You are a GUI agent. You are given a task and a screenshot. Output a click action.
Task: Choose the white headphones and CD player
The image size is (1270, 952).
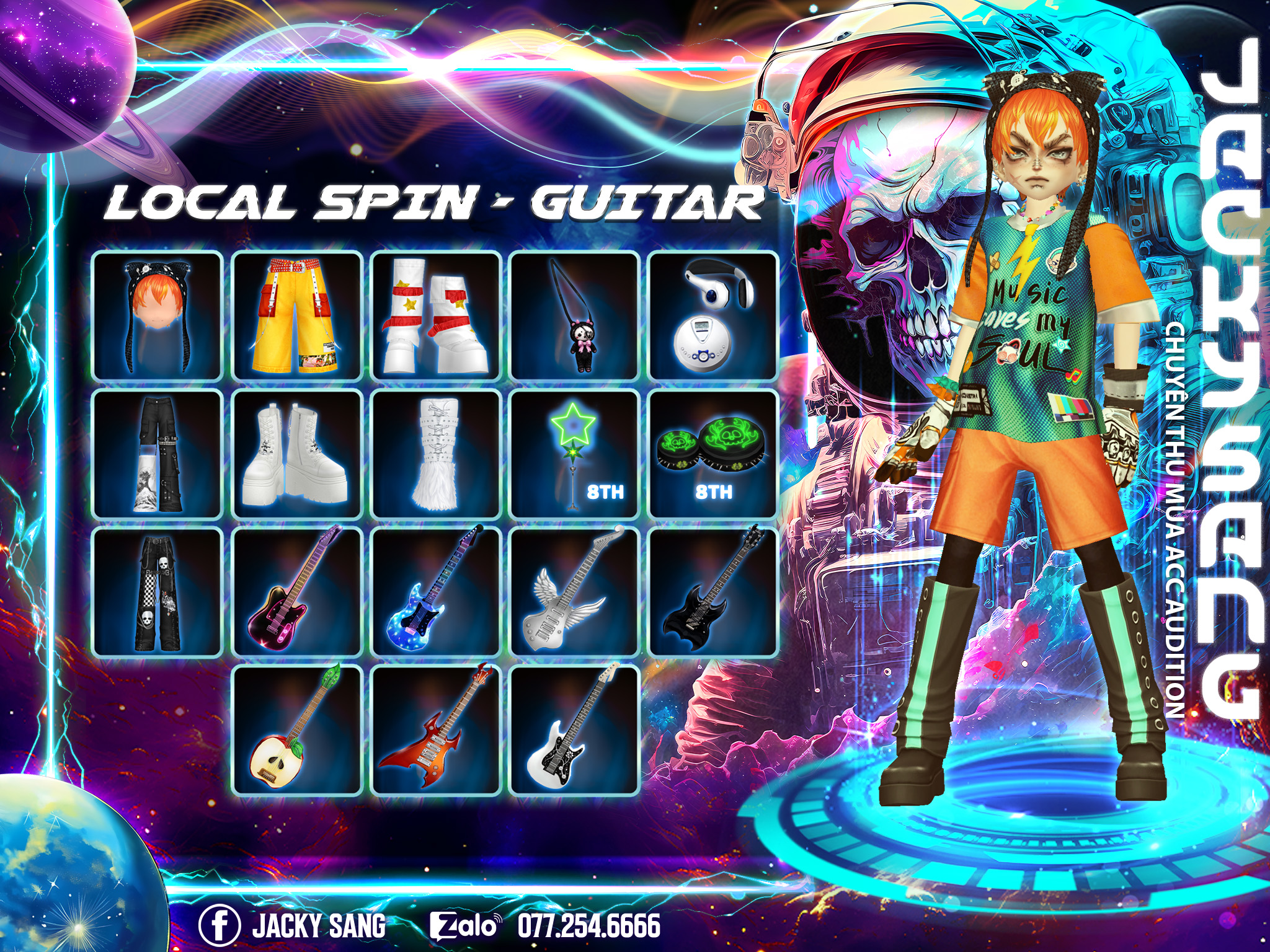click(713, 315)
